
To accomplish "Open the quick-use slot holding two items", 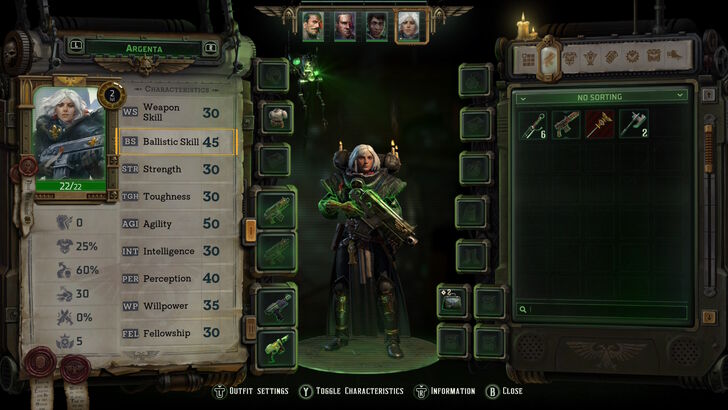I will point(453,302).
